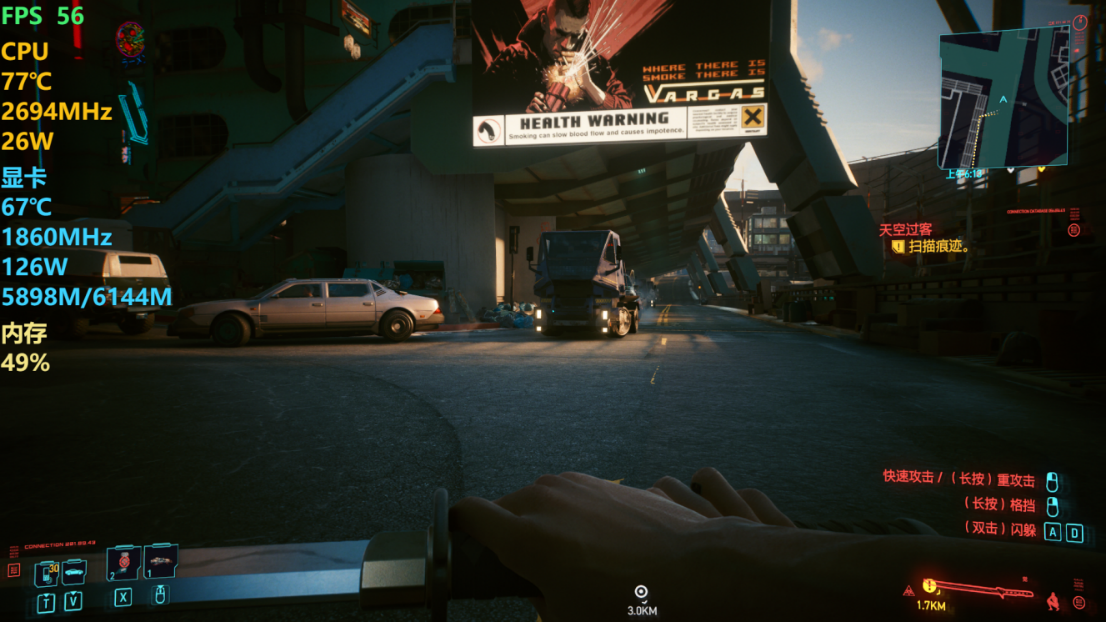The image size is (1106, 622).
Task: Select the 天空过客 quest tracker
Action: (905, 229)
